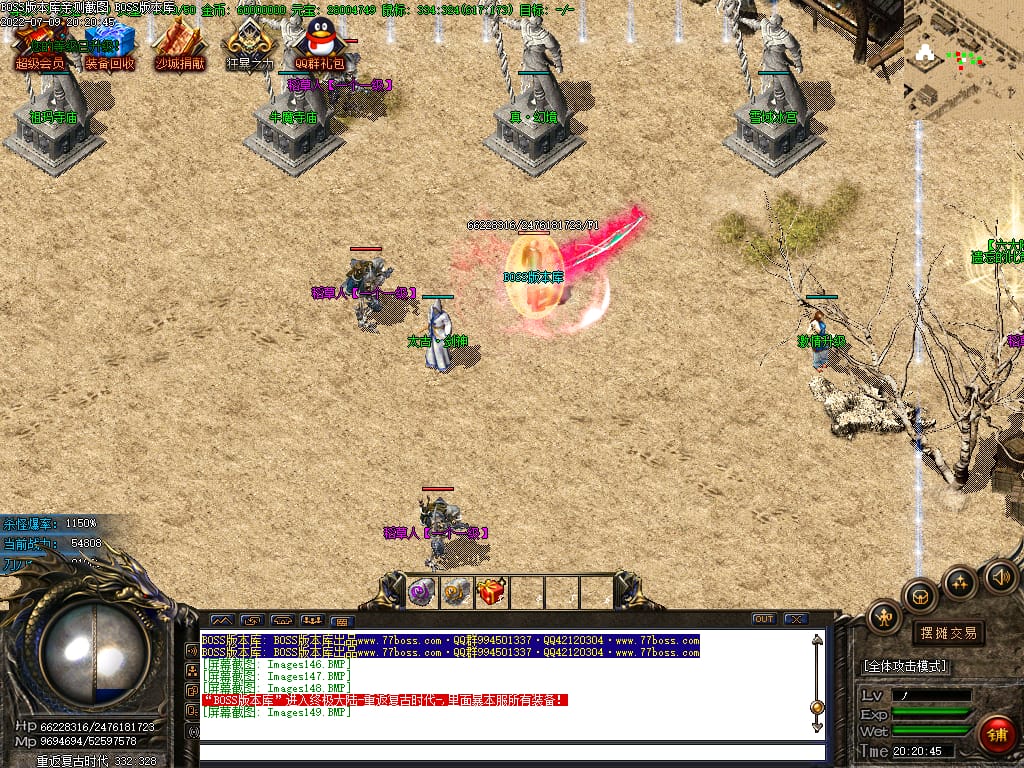Screen dimensions: 1024x768
Task: Use the red gift box hotbar item
Action: (x=491, y=592)
